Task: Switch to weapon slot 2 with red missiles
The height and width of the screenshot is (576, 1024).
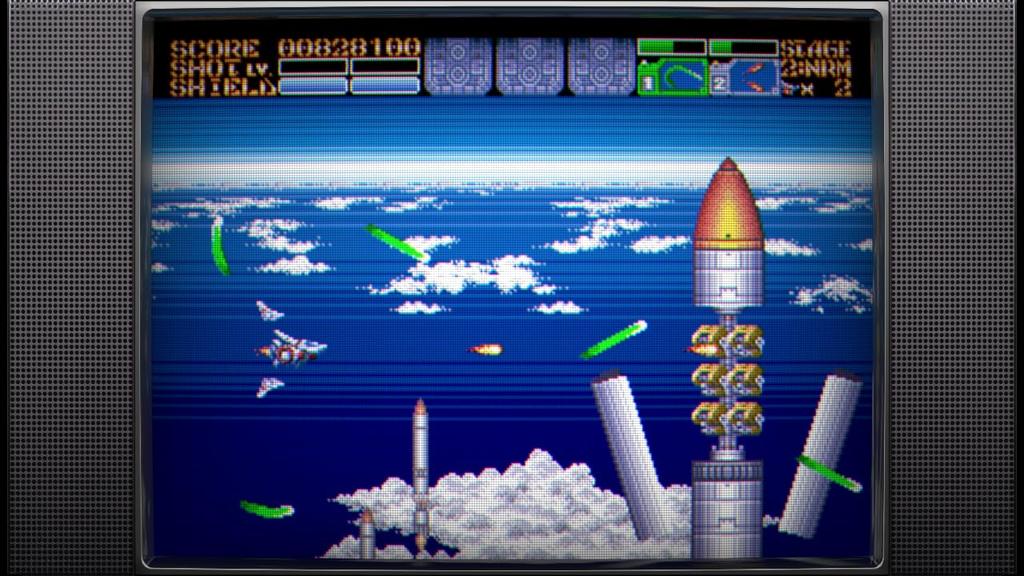Action: click(x=744, y=77)
